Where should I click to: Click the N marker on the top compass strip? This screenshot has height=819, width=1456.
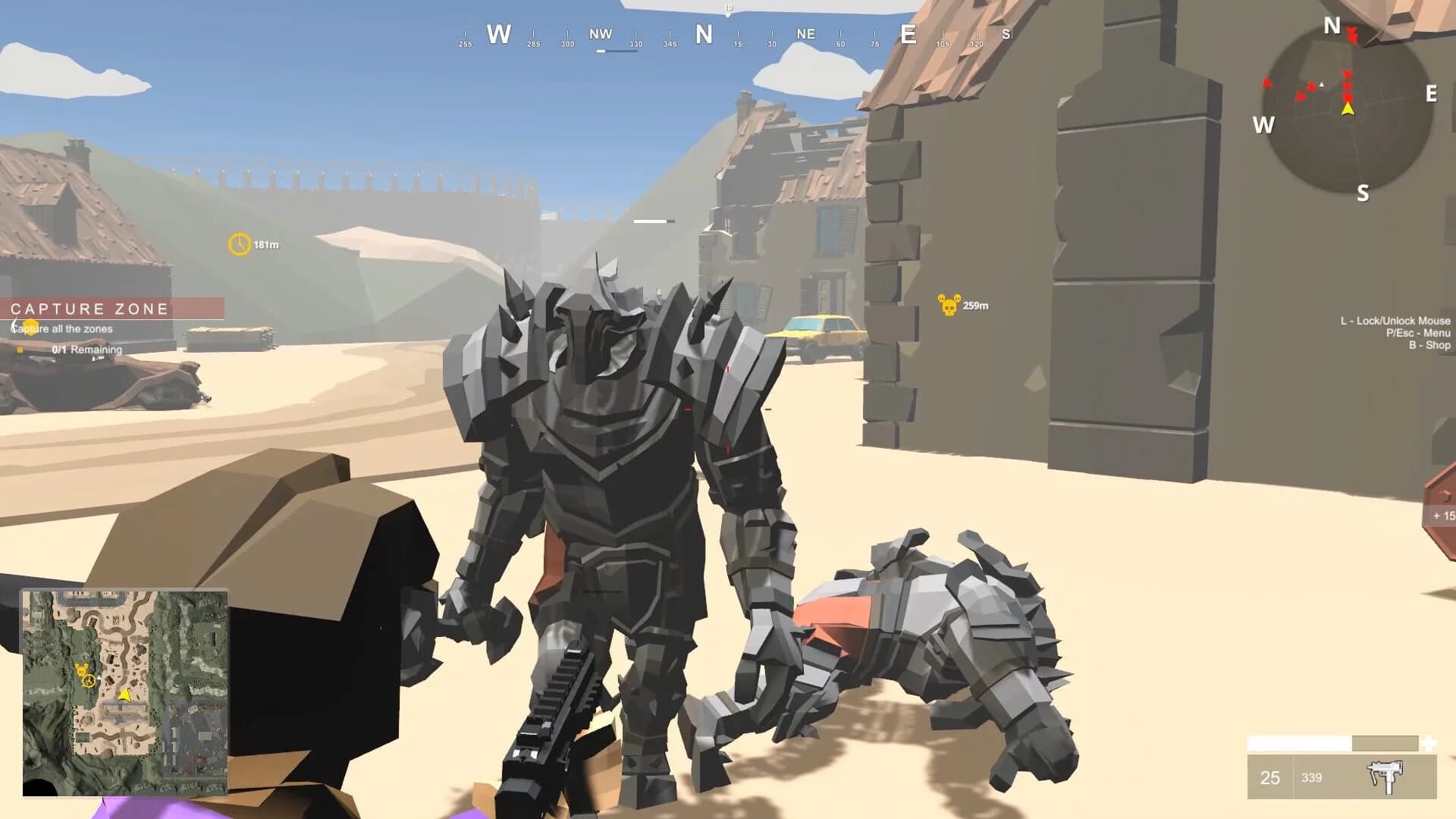coord(704,33)
